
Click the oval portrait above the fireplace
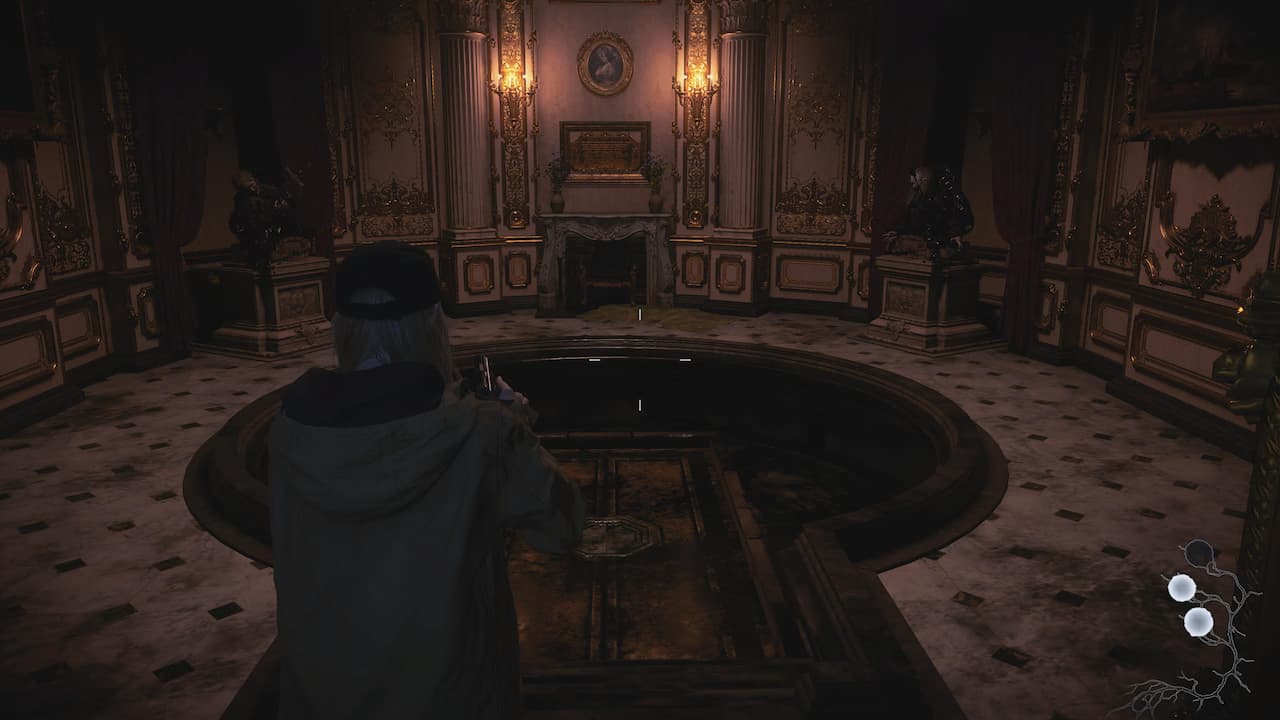pos(604,65)
